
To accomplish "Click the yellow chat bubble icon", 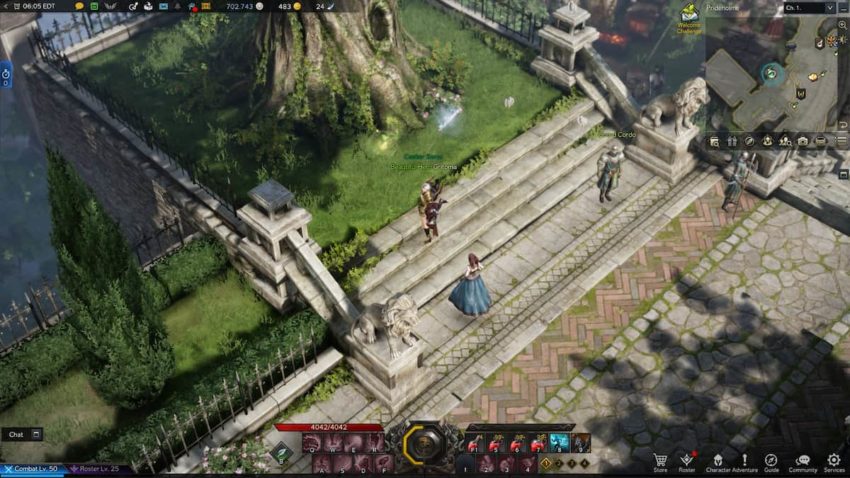I will click(x=80, y=6).
